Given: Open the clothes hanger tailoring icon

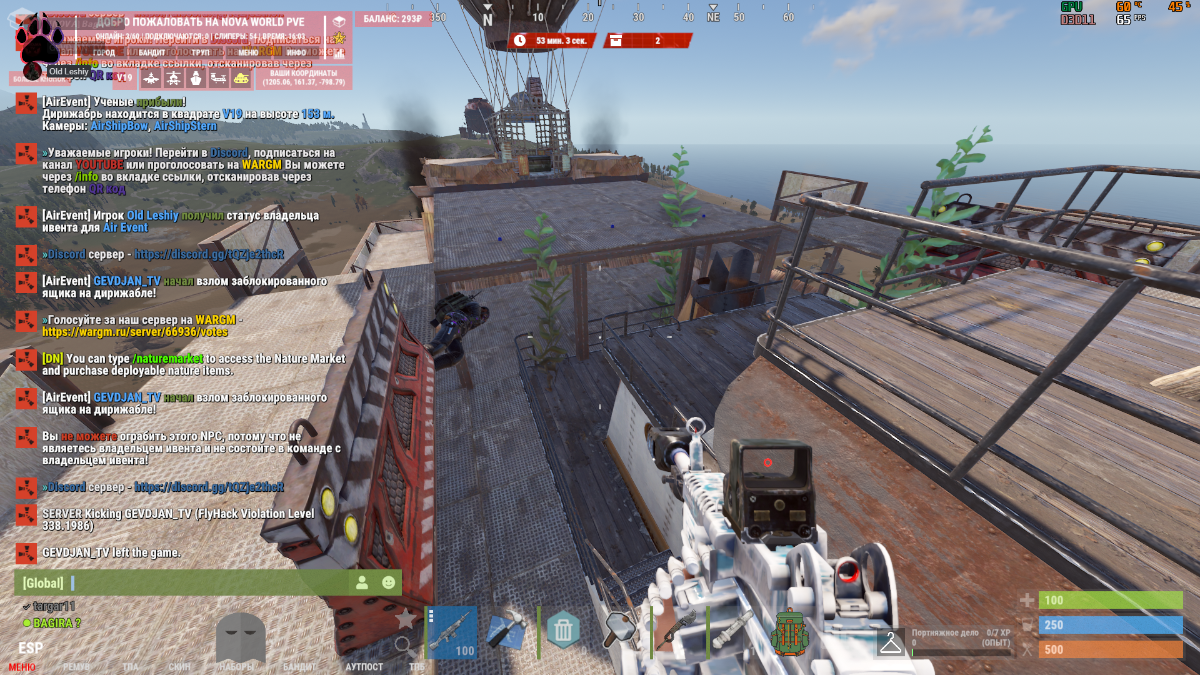Looking at the screenshot, I should (x=890, y=643).
